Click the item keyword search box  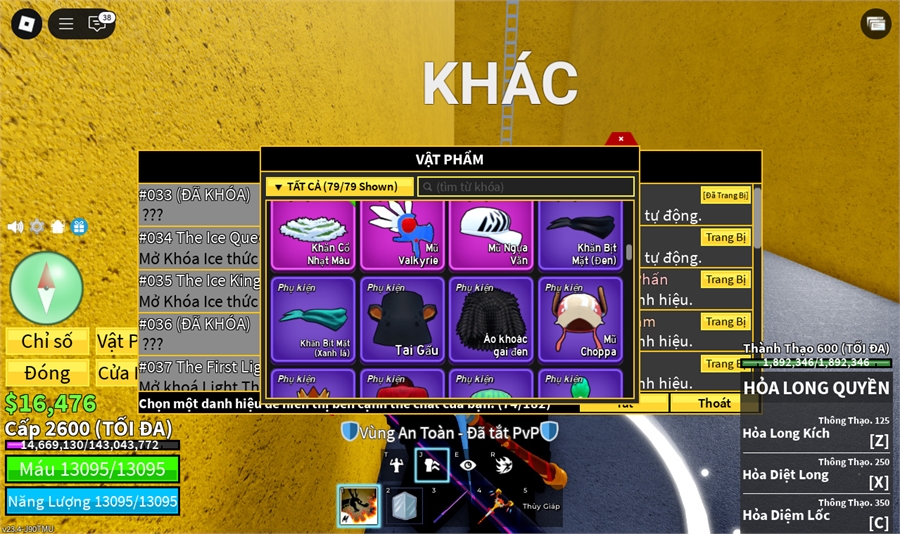[x=526, y=187]
